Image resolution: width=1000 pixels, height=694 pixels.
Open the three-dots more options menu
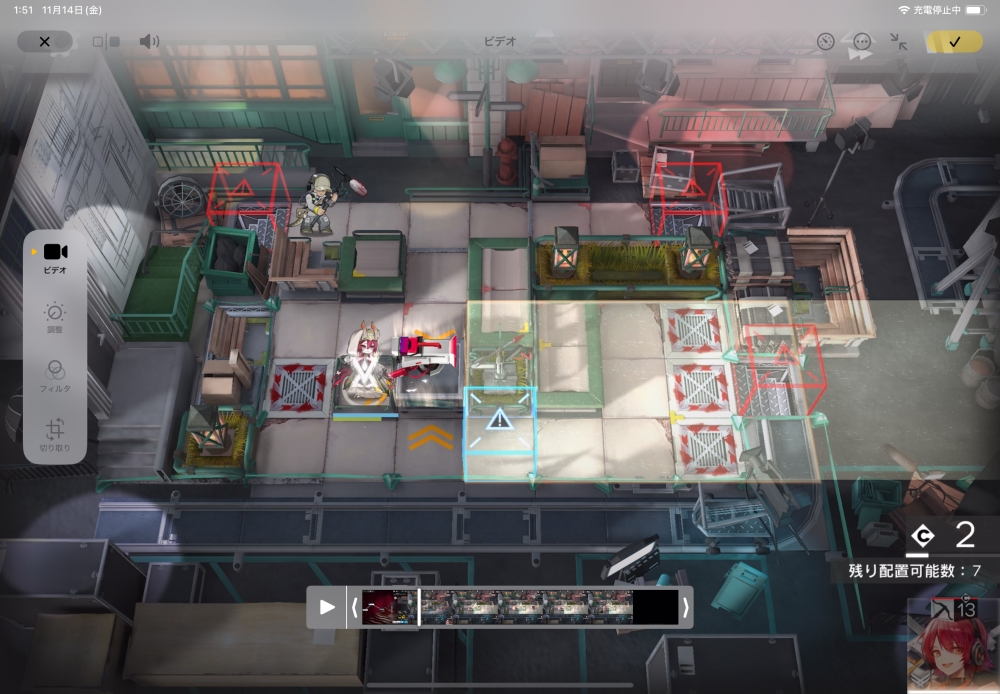pos(862,42)
